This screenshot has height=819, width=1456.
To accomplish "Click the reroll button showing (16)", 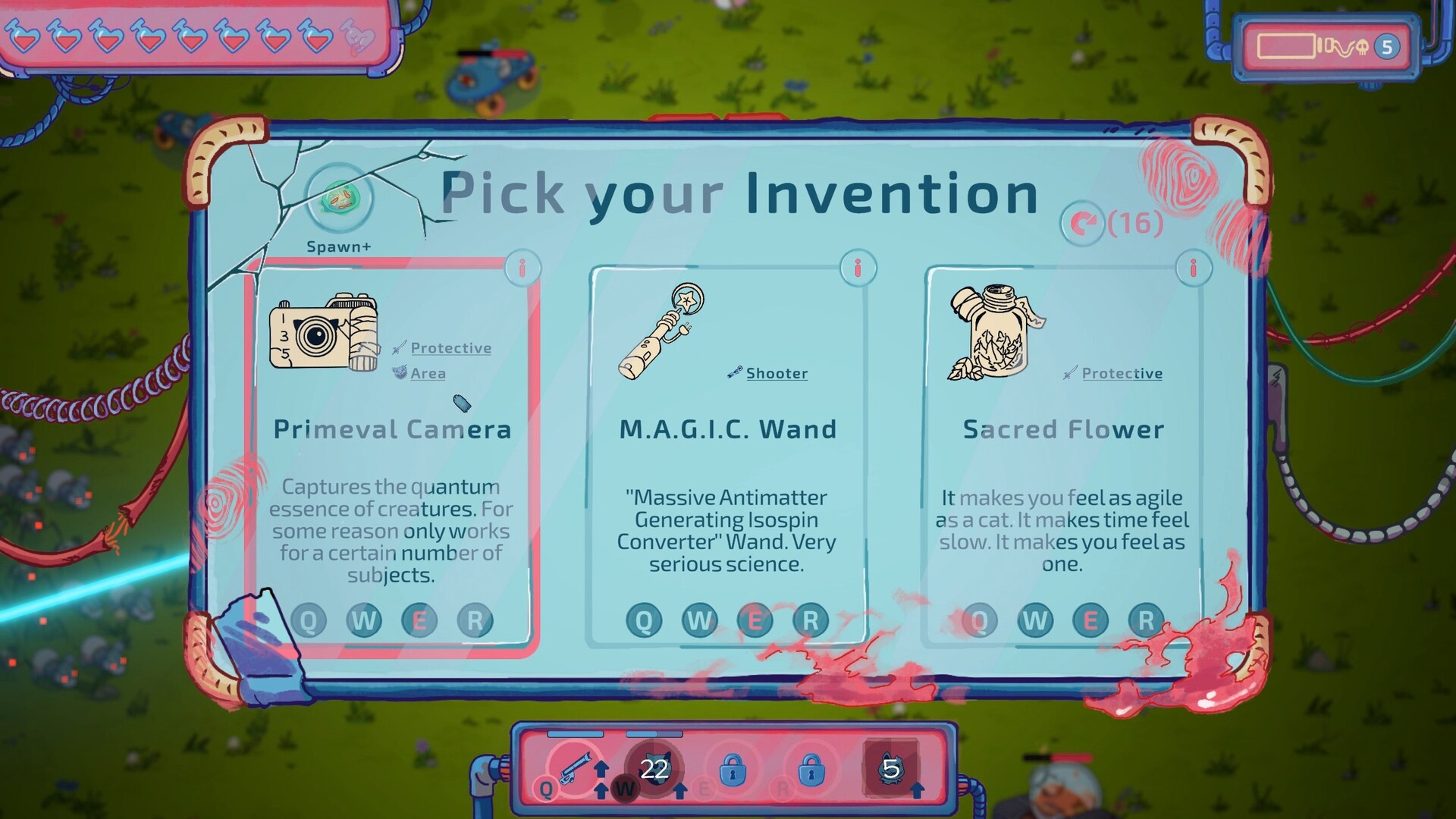I will click(1084, 224).
